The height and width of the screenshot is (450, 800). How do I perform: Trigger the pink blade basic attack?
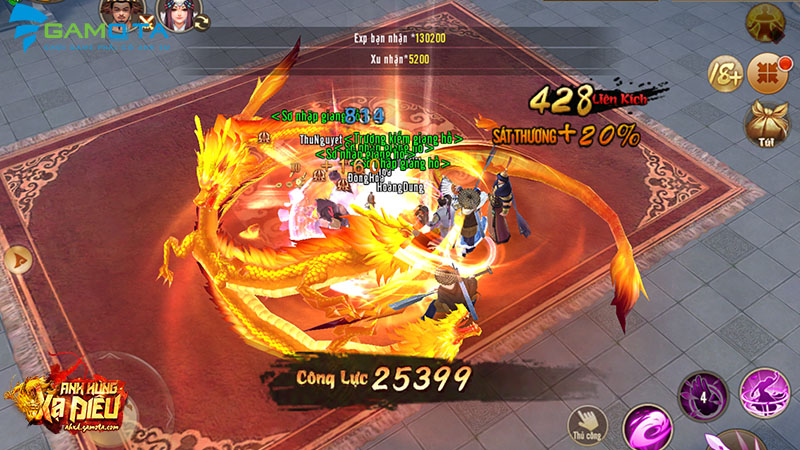coord(735,440)
